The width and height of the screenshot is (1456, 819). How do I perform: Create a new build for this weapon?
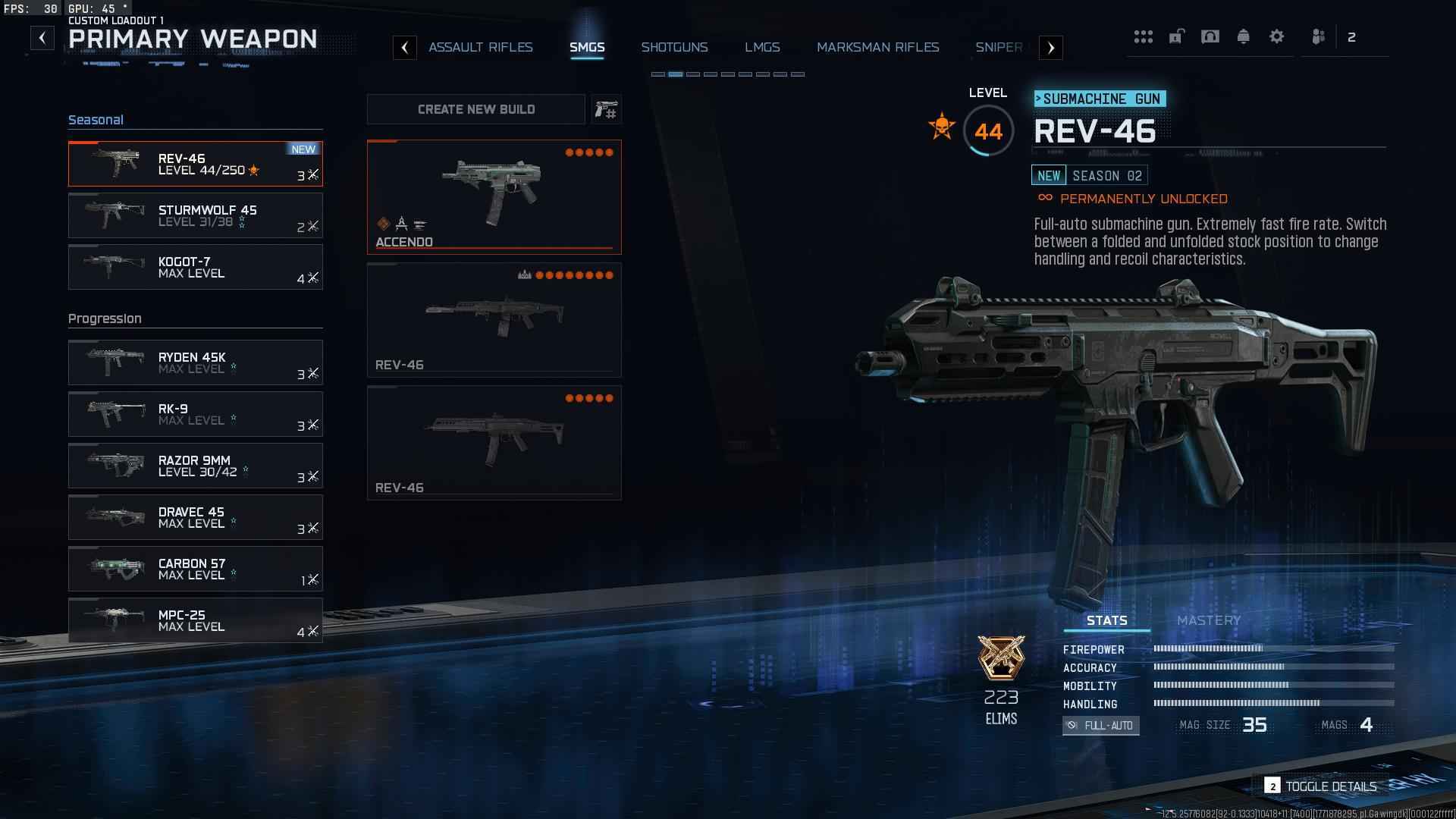(x=476, y=109)
